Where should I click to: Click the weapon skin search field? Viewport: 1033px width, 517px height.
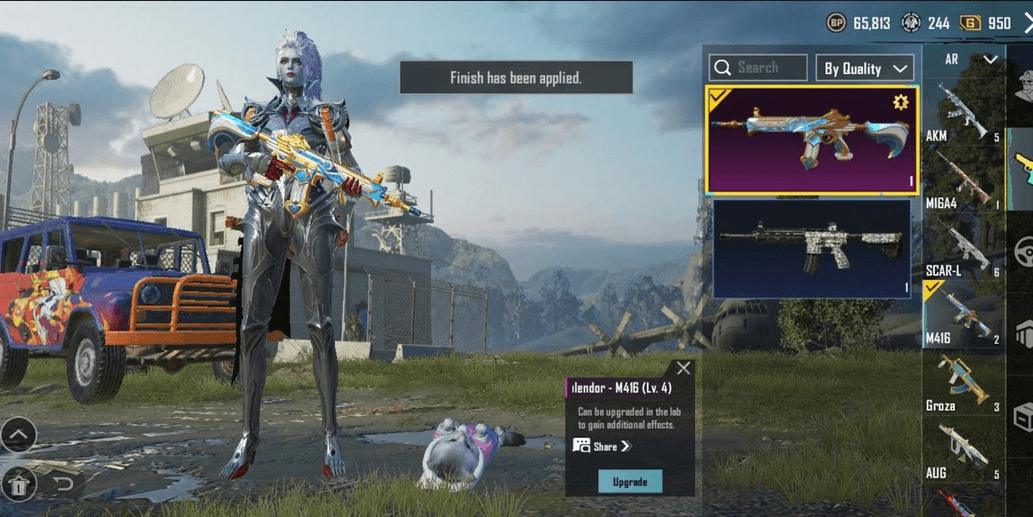click(x=758, y=68)
